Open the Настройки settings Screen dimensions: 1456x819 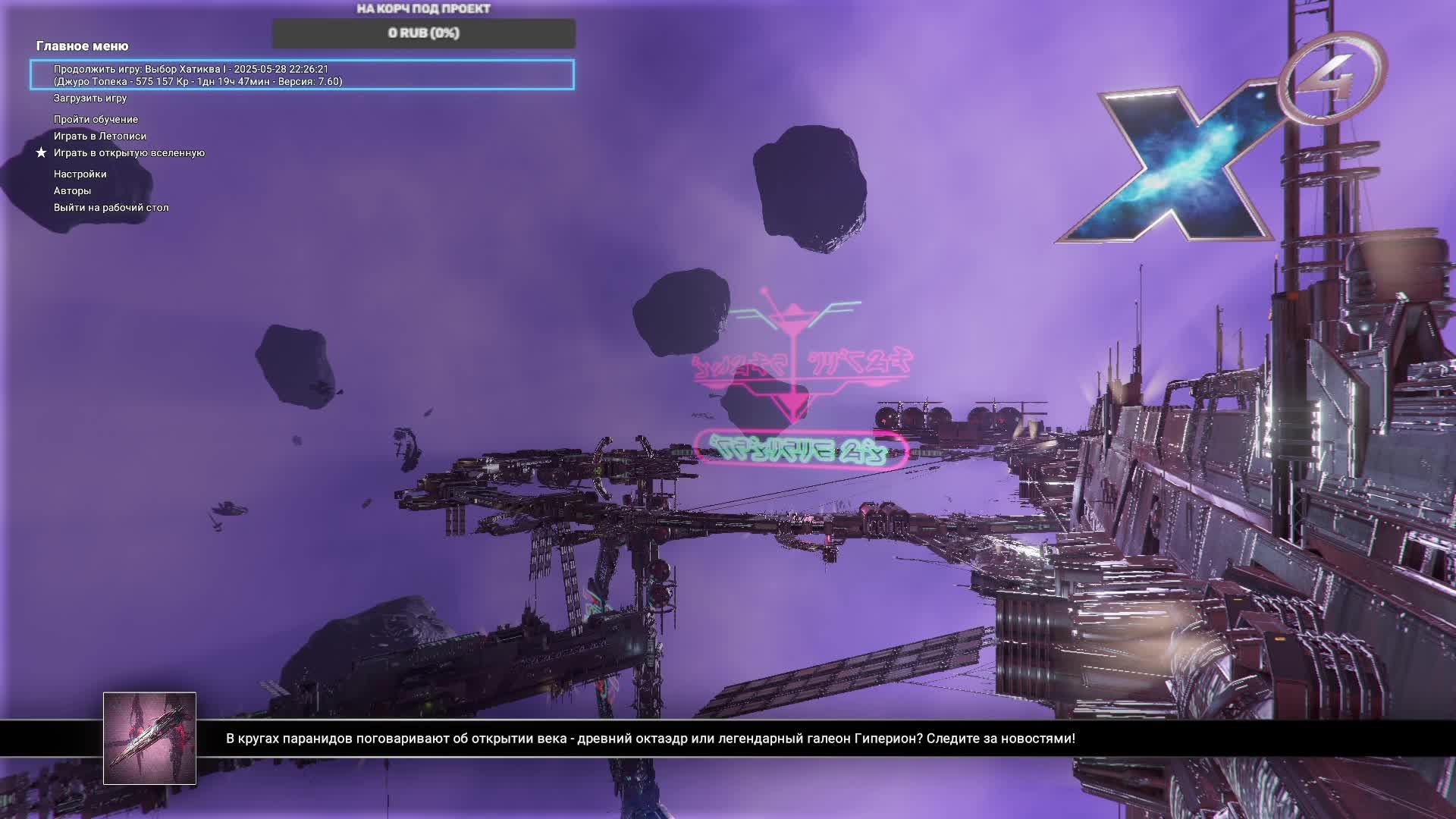(80, 174)
